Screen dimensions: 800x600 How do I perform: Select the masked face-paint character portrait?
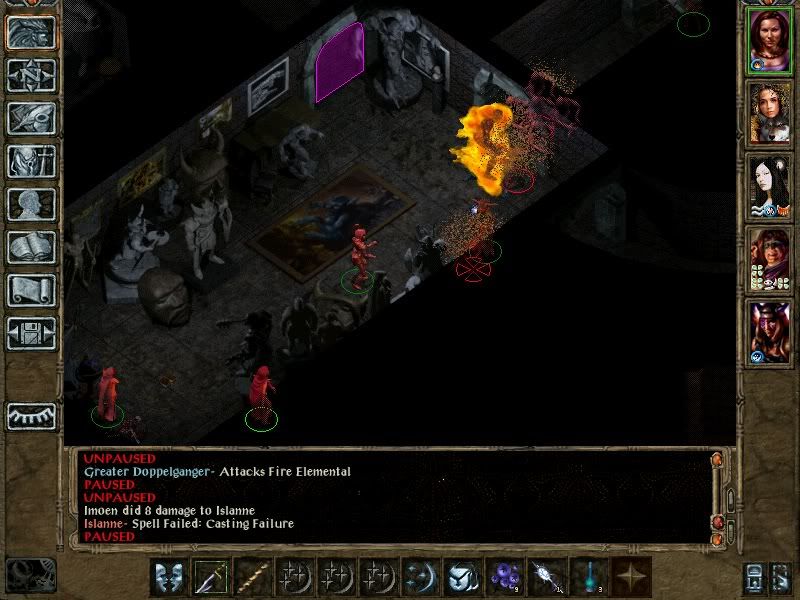click(x=769, y=259)
